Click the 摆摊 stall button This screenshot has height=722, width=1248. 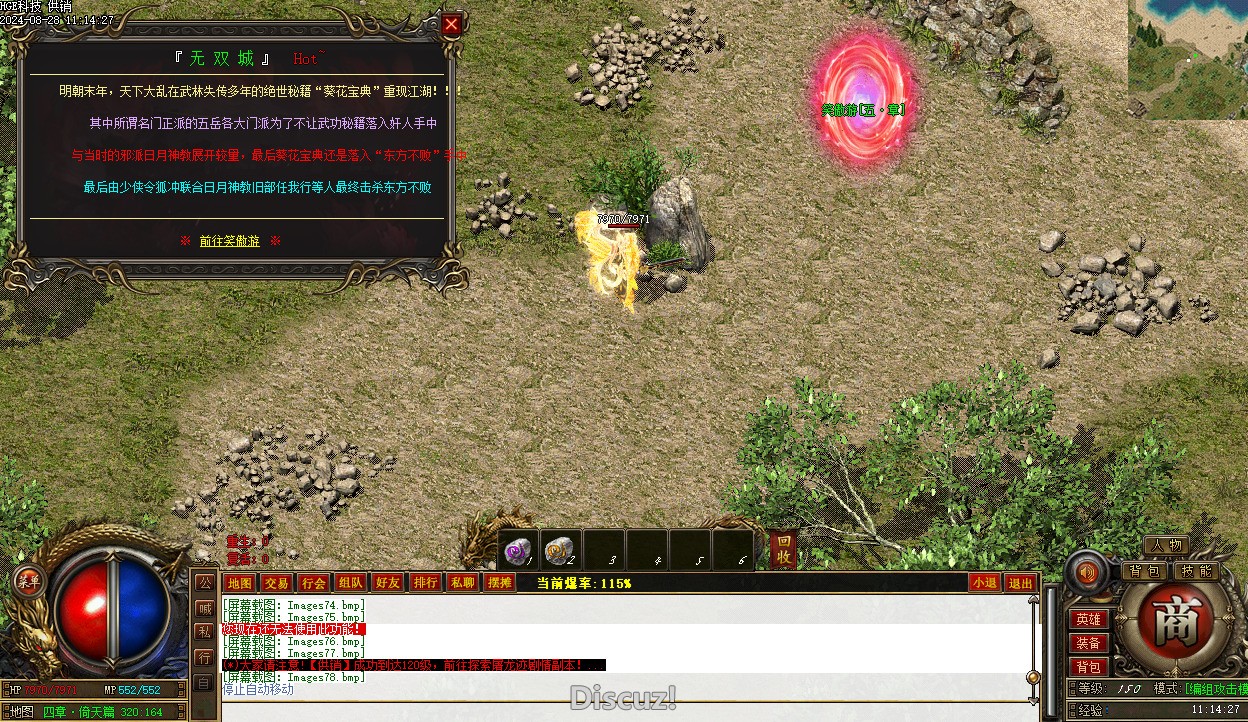pos(499,583)
